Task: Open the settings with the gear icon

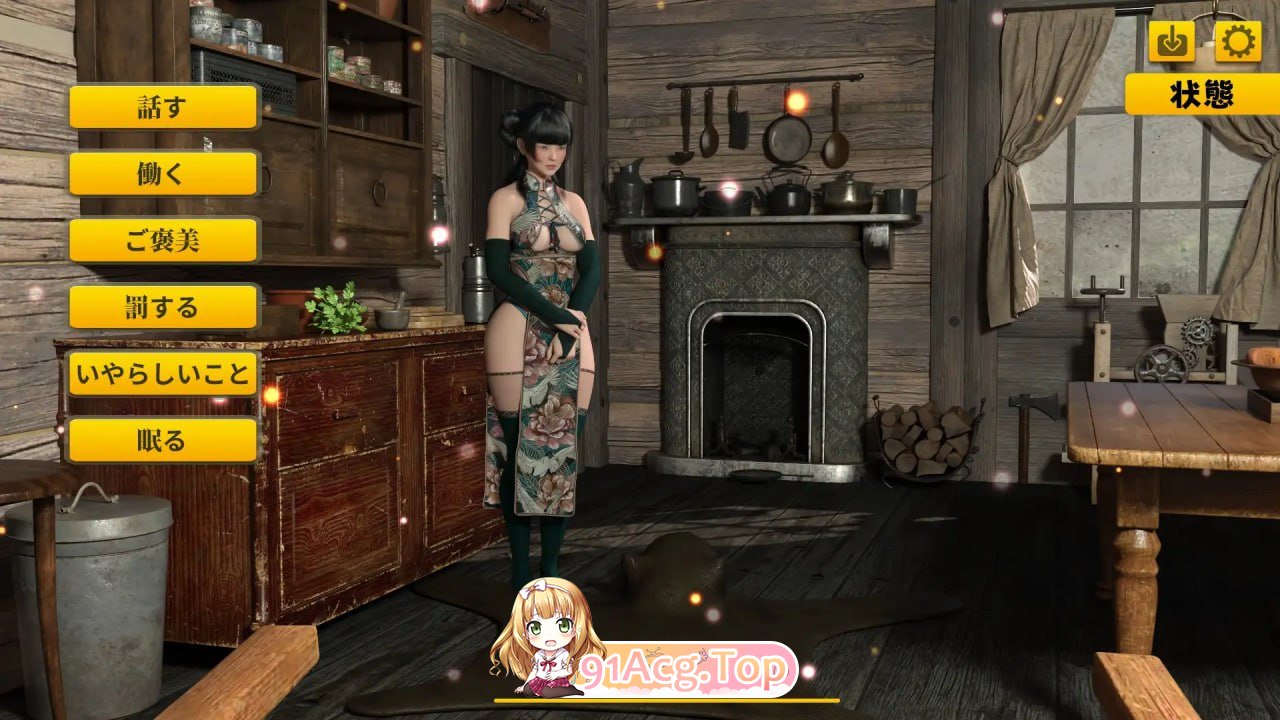Action: [1240, 40]
